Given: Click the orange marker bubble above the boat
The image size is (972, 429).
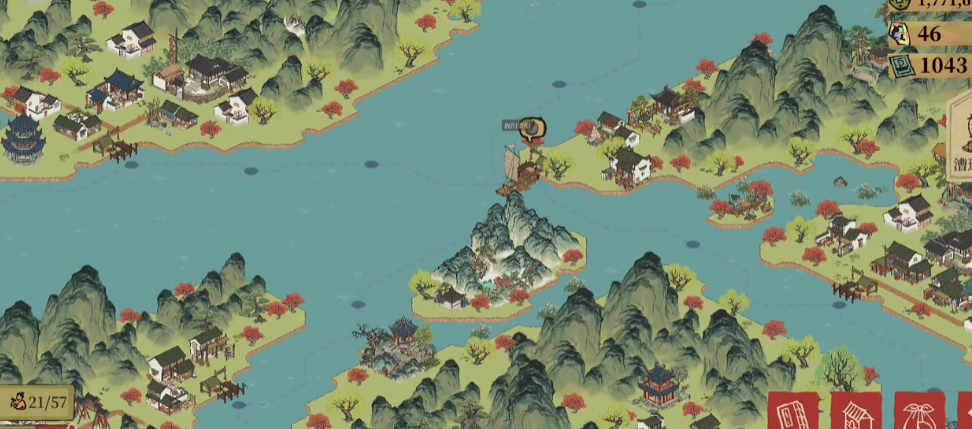Looking at the screenshot, I should point(535,127).
